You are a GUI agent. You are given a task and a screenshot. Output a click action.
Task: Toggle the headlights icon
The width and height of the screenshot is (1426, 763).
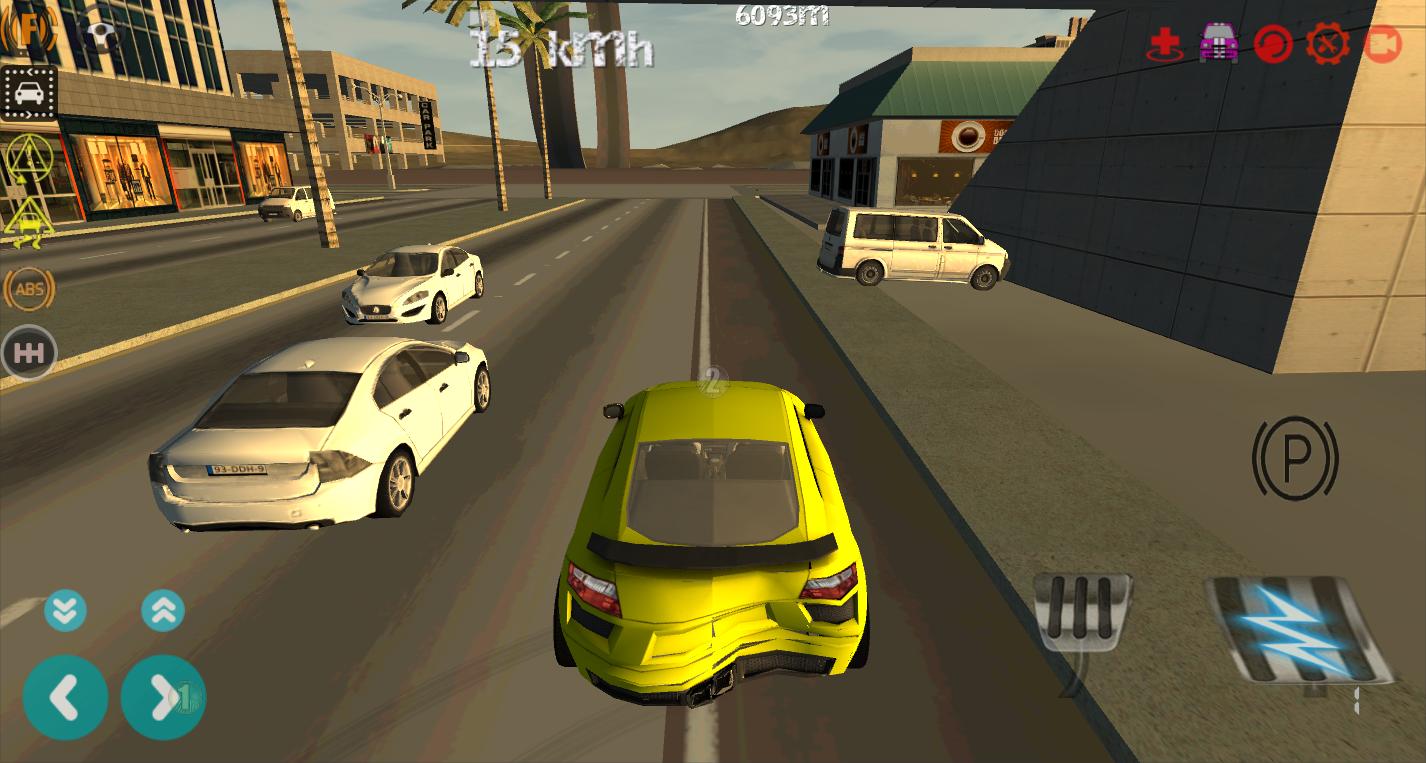[27, 30]
